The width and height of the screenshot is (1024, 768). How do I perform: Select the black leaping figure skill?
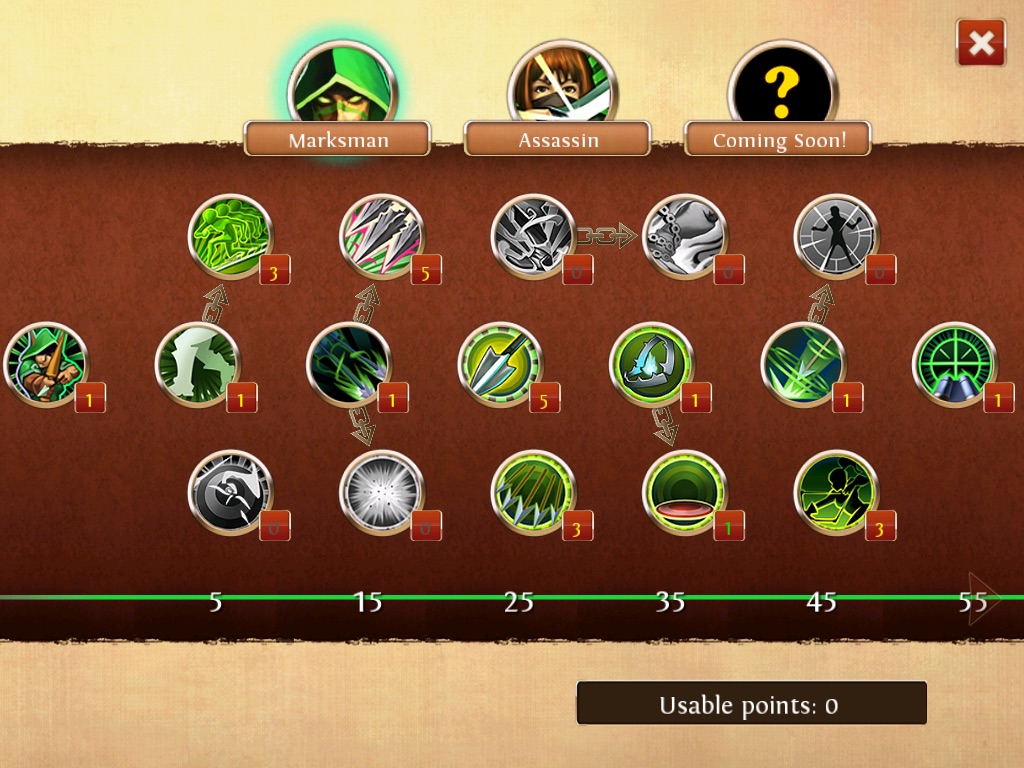point(836,492)
